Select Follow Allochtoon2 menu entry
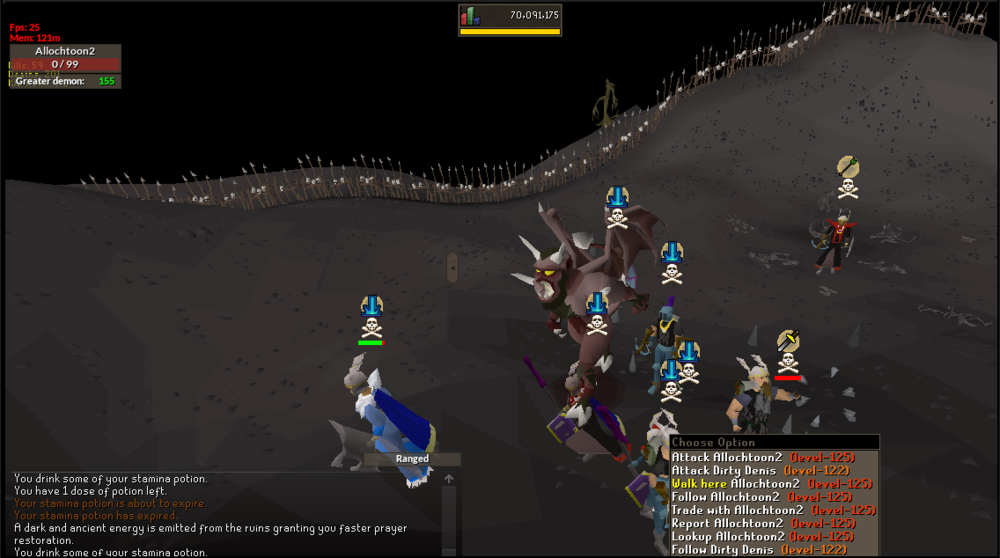Viewport: 1000px width, 558px height. [762, 497]
